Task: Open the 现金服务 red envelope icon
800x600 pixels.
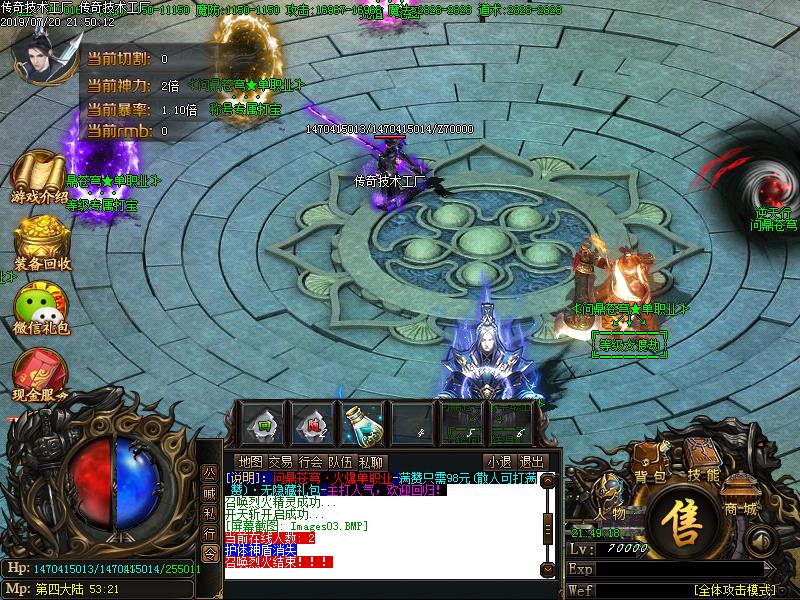Action: [40, 375]
